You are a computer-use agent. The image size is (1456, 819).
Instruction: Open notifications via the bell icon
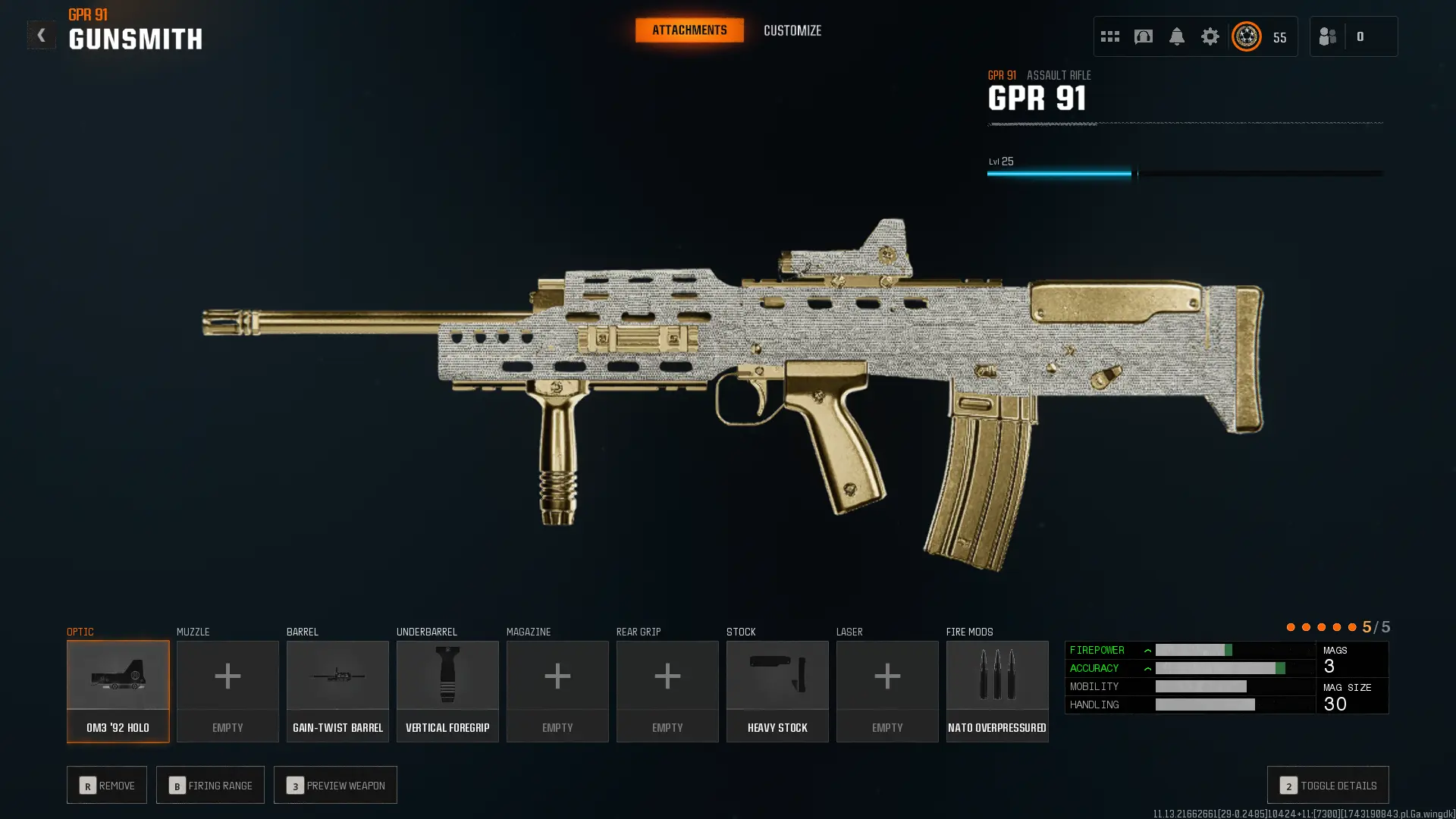coord(1176,36)
